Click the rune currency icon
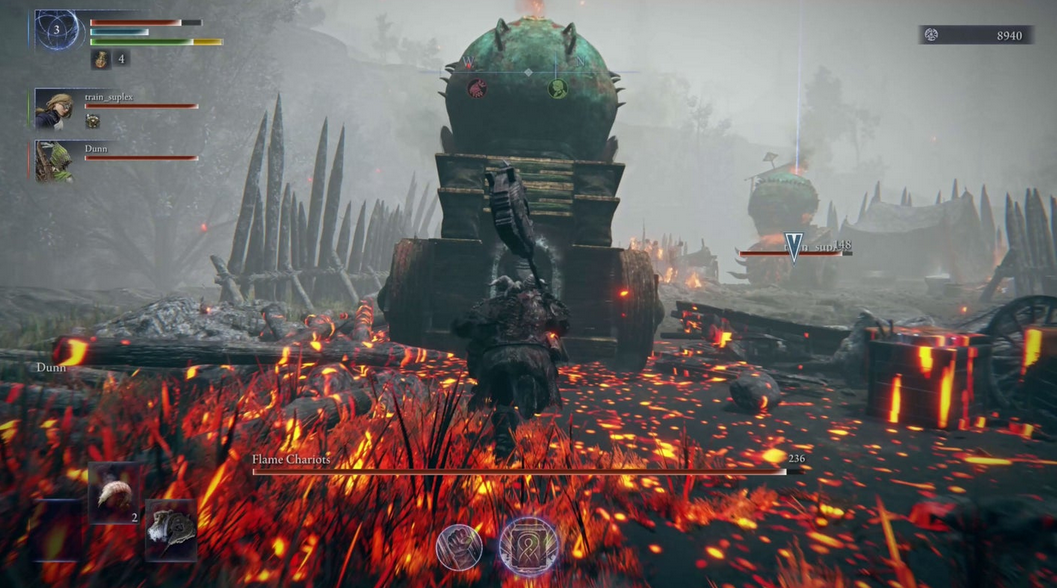Image resolution: width=1057 pixels, height=588 pixels. pyautogui.click(x=931, y=35)
